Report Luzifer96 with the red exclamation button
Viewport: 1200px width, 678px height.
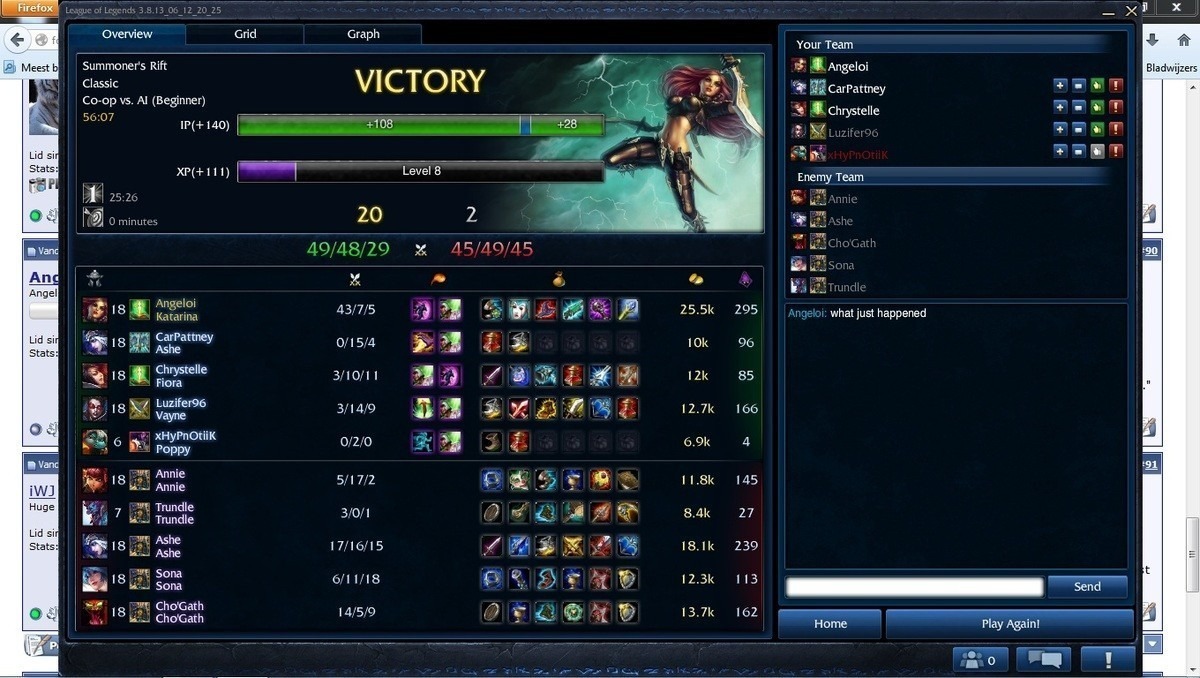pyautogui.click(x=1116, y=130)
